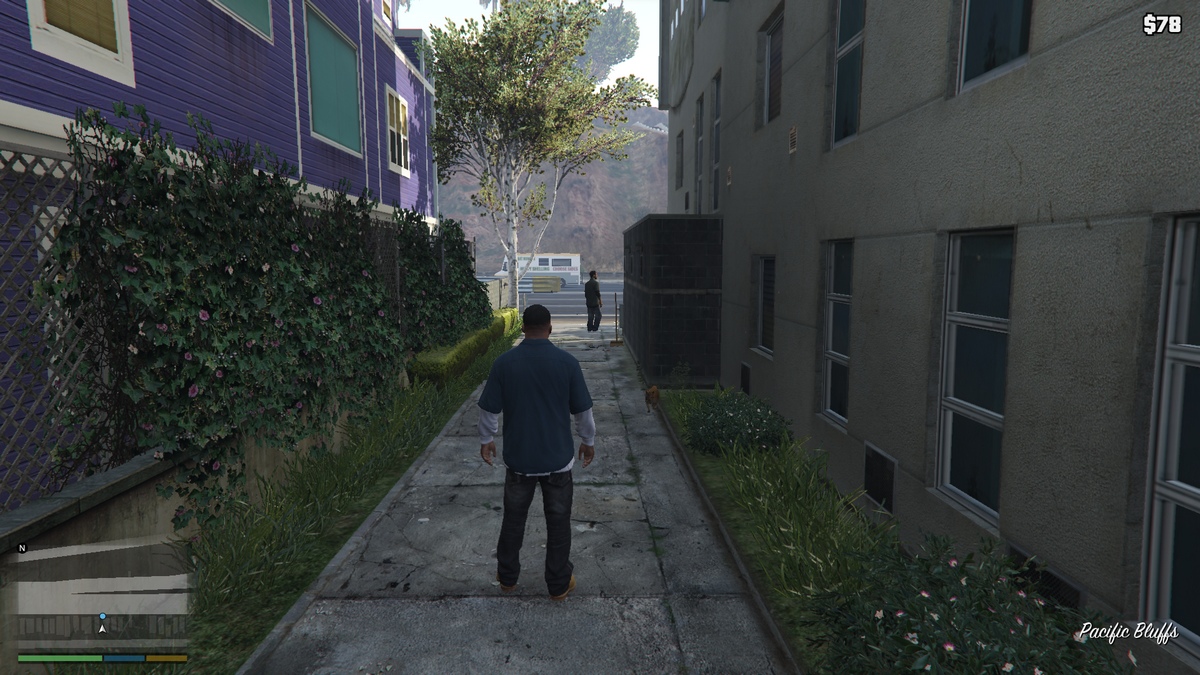Click the north indicator on the minimap
1200x675 pixels.
(22, 548)
